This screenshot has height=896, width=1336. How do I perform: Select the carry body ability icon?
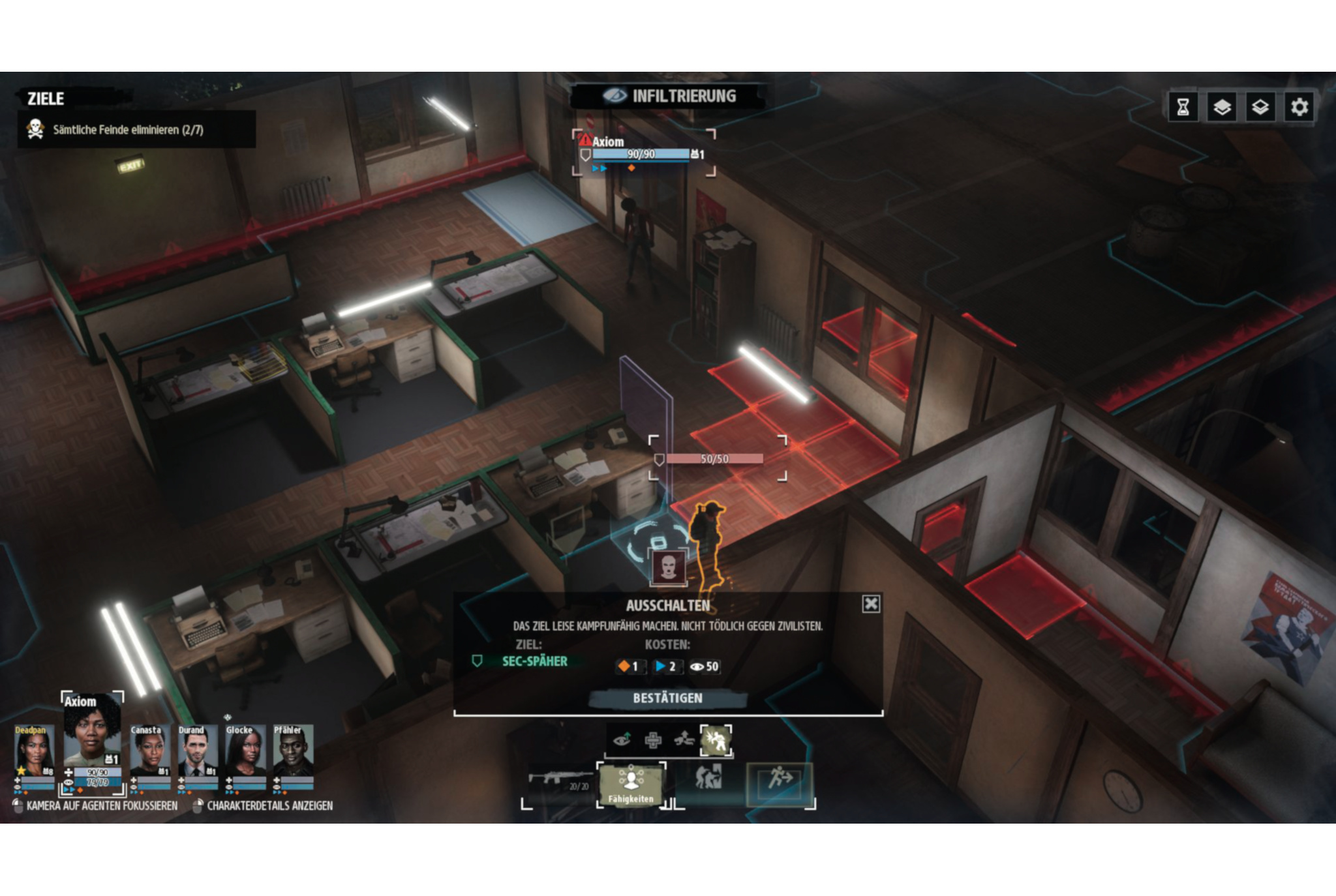(684, 740)
